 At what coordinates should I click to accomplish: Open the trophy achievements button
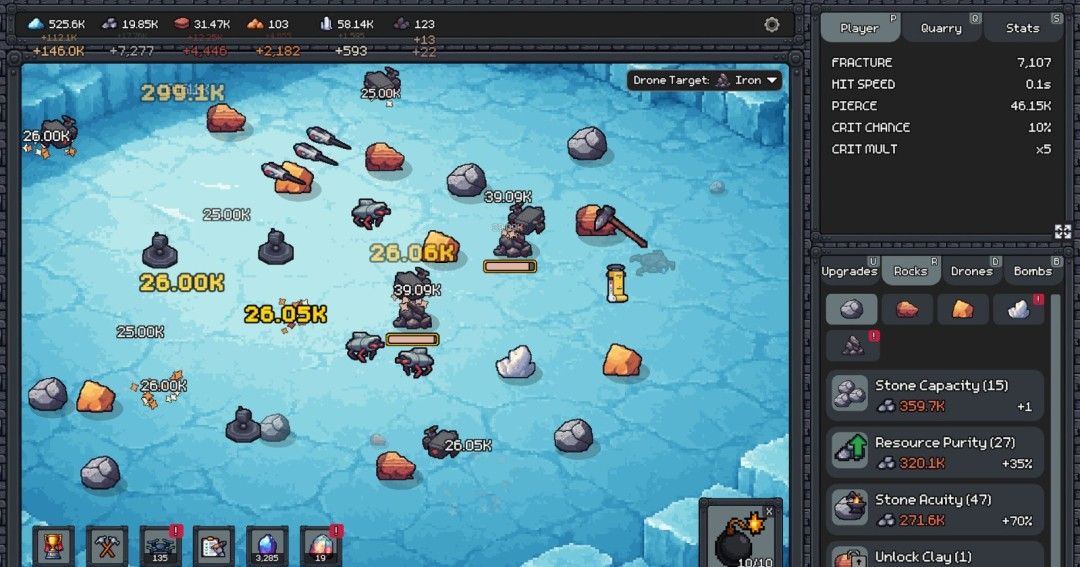(x=53, y=546)
